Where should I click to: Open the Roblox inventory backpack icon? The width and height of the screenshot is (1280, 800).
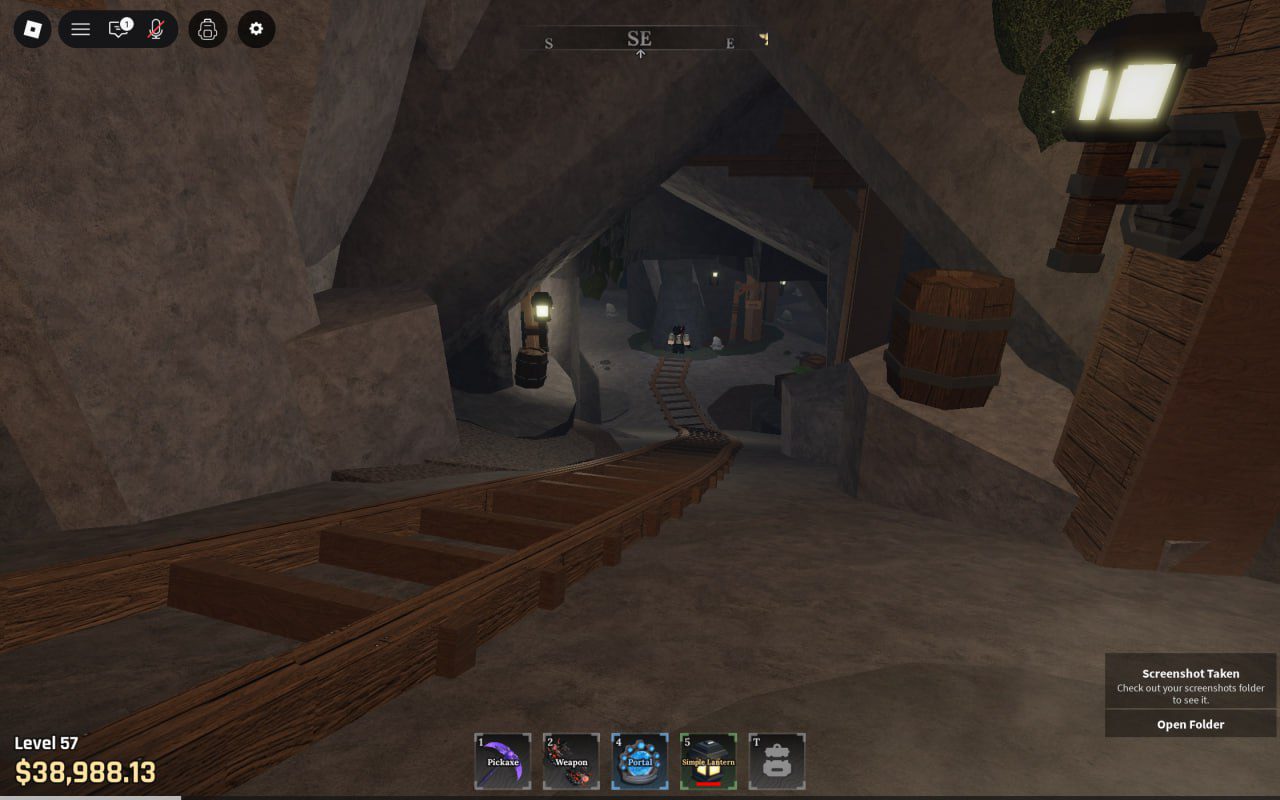pos(207,29)
